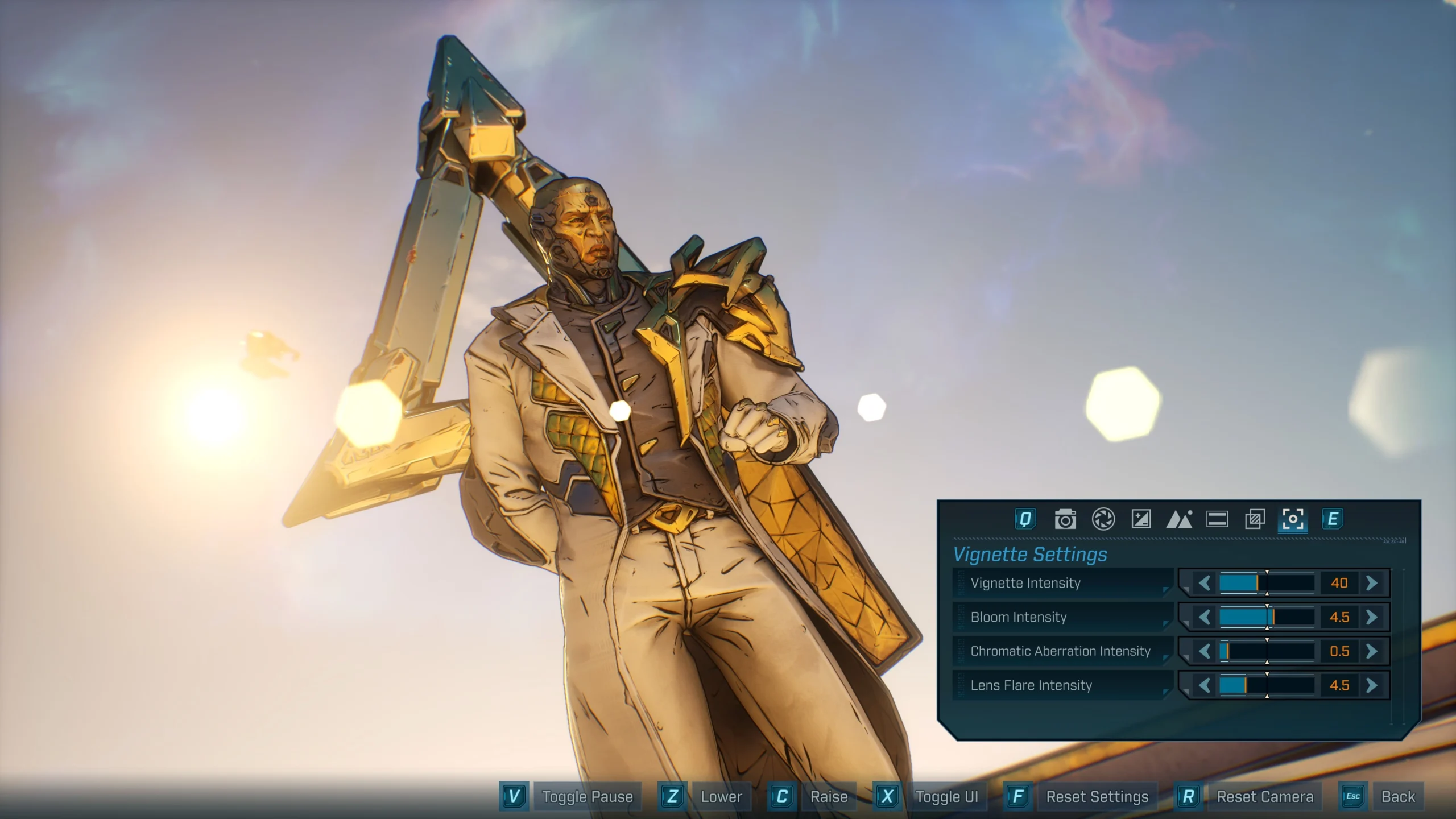Click the E key tab-cycle icon

pyautogui.click(x=1334, y=519)
